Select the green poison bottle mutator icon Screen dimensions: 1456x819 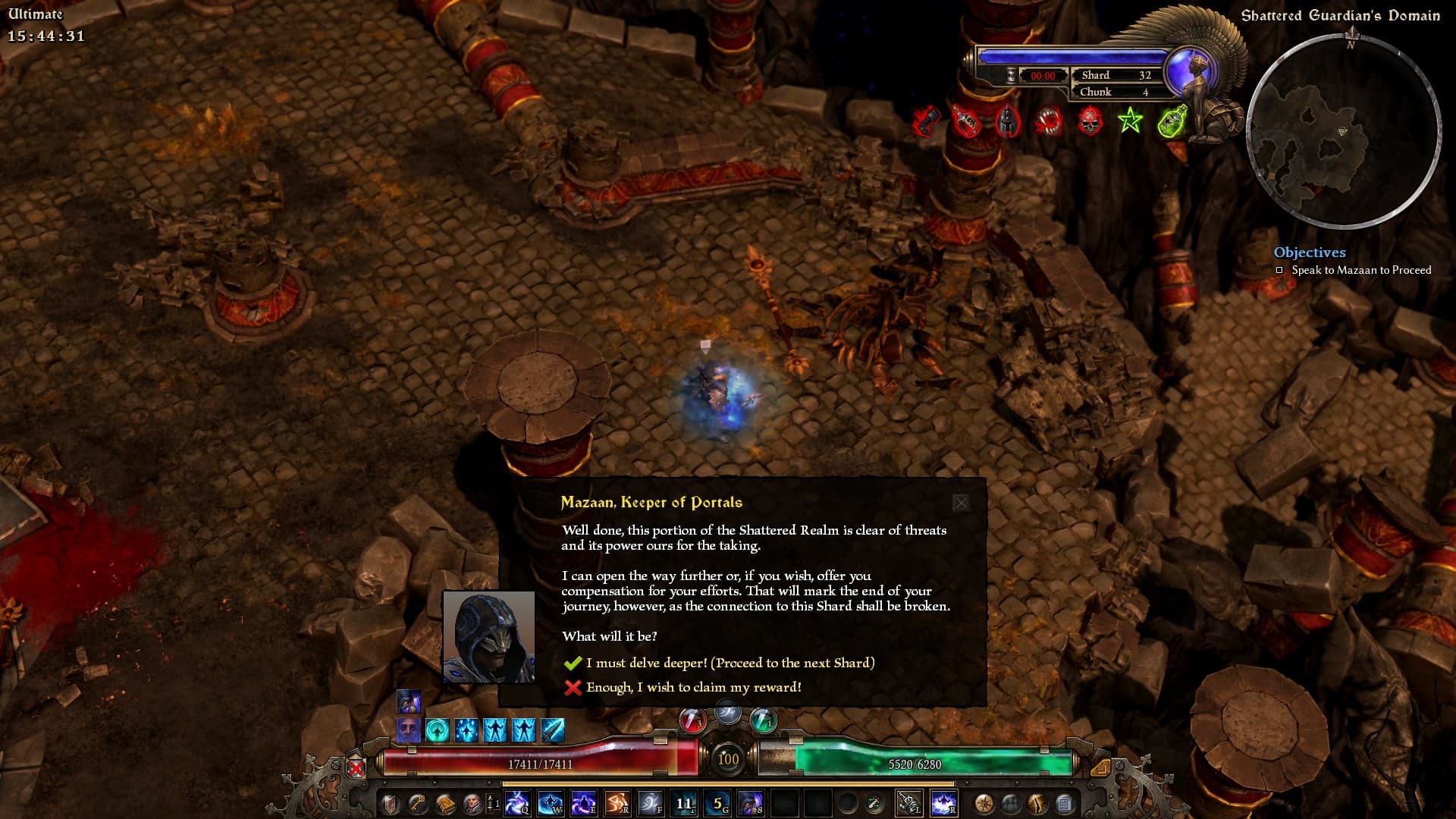point(1172,121)
